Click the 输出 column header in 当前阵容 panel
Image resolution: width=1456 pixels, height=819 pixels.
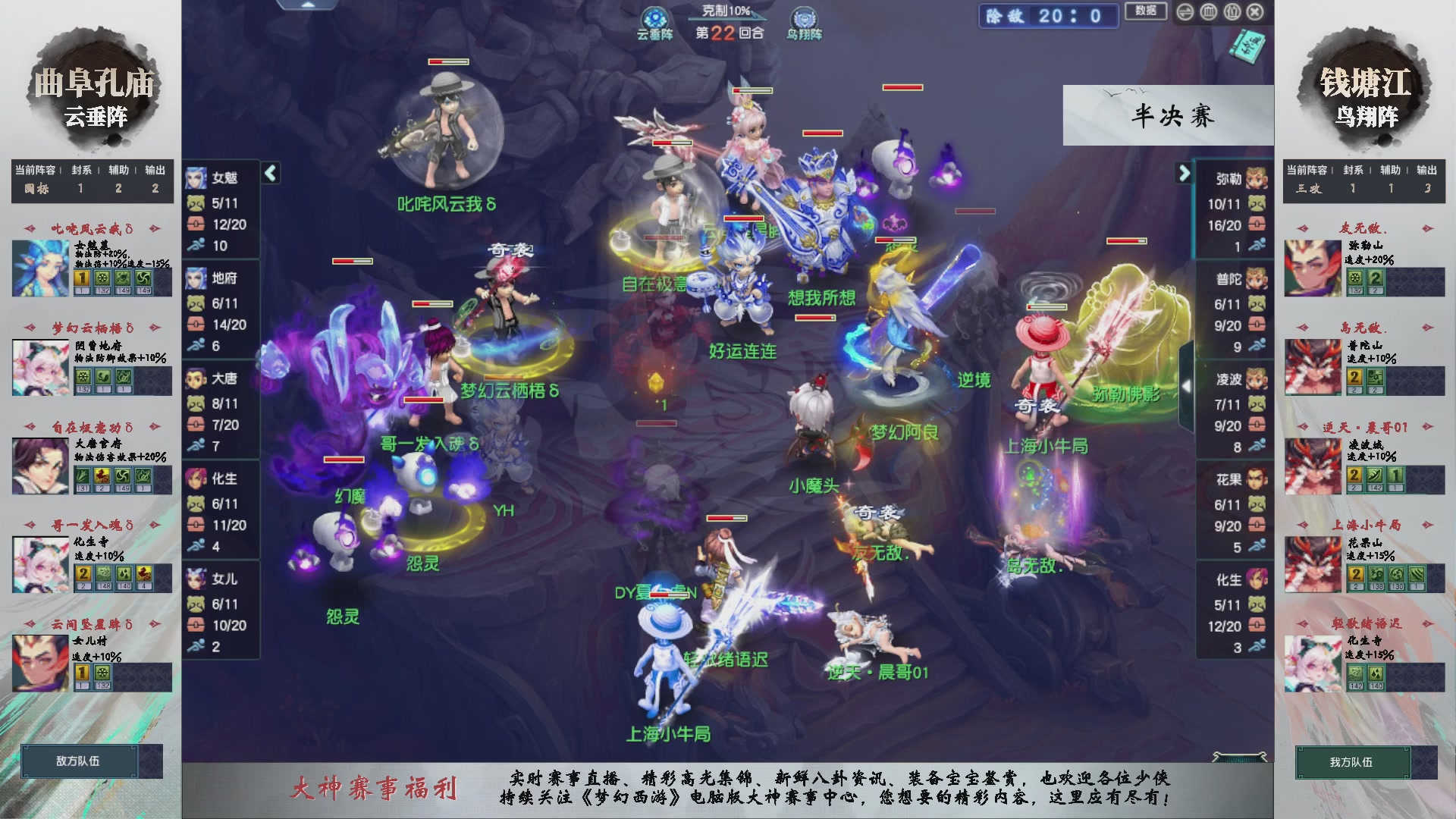click(155, 171)
